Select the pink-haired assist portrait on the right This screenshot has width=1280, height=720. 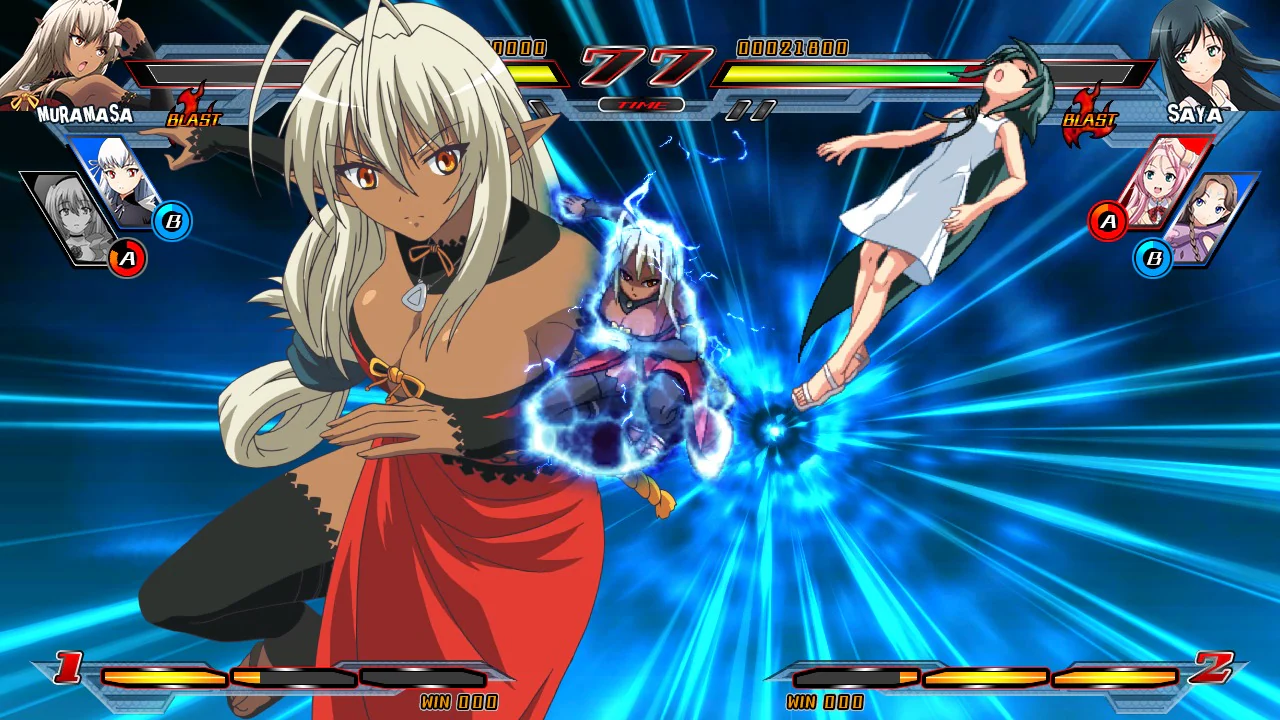[1160, 185]
